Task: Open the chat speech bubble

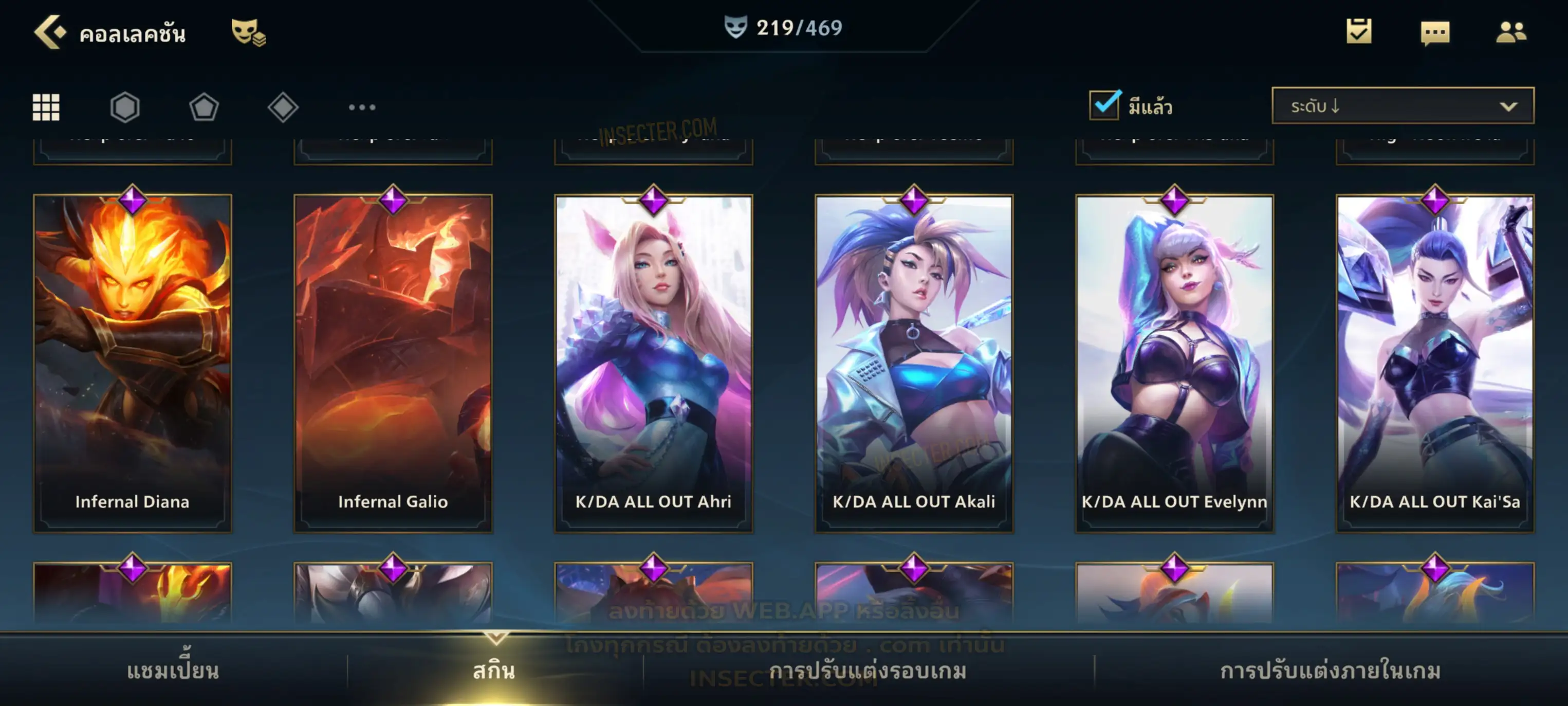Action: (1435, 33)
